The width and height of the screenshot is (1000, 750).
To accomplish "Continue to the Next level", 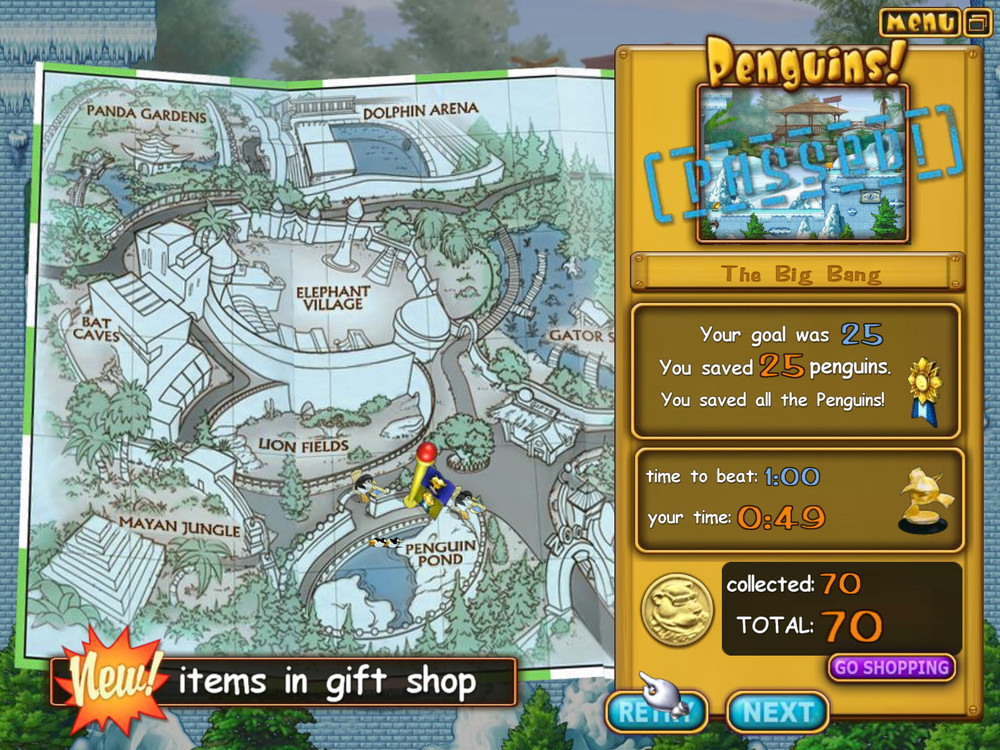I will [777, 712].
